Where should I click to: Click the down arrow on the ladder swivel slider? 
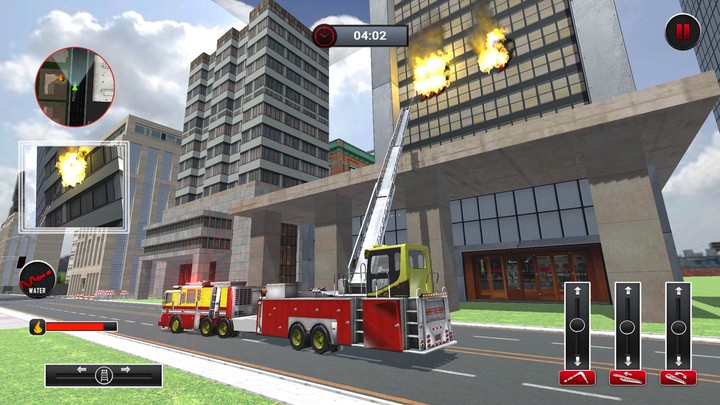click(x=677, y=360)
